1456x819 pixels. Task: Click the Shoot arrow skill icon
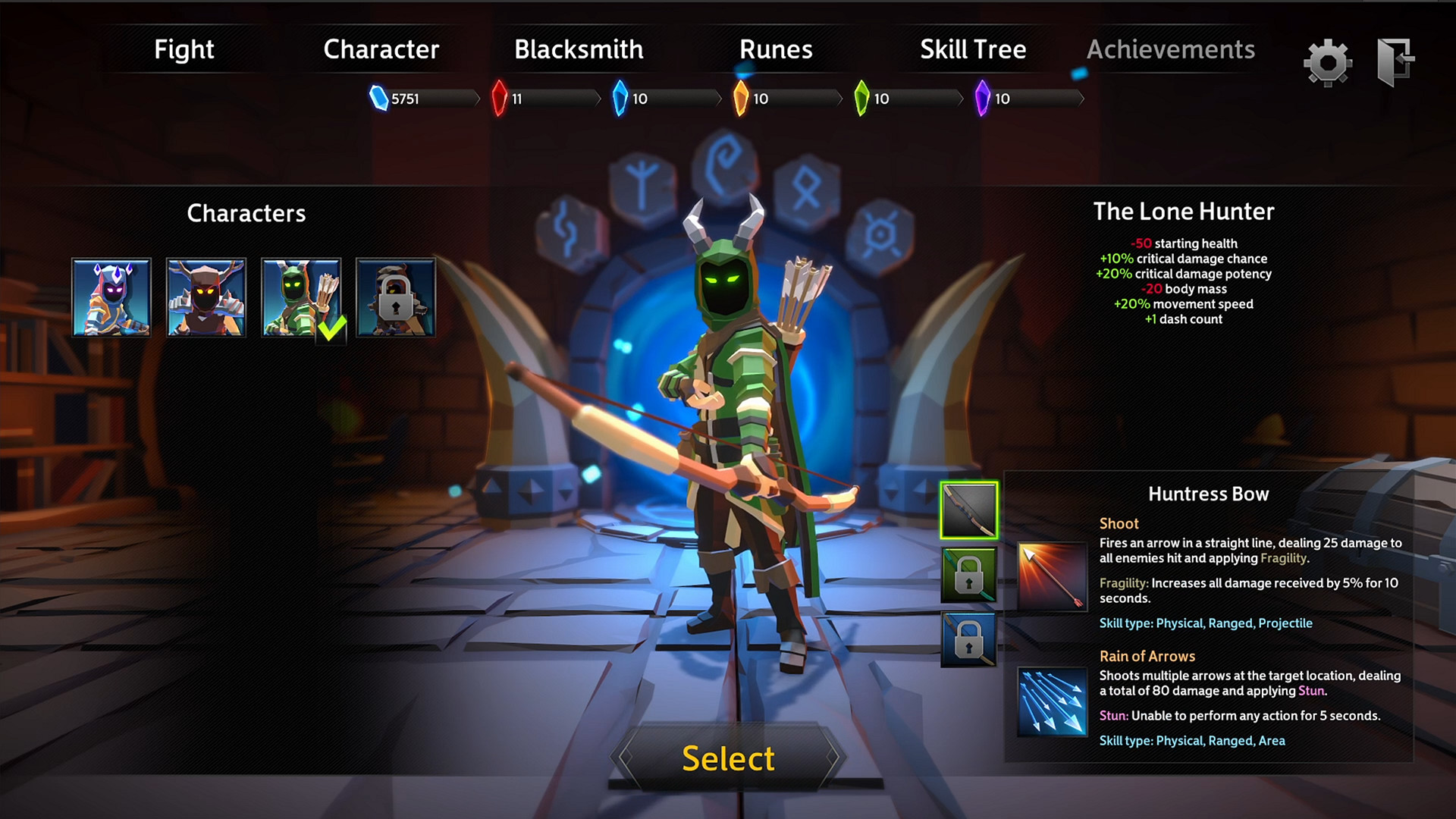pyautogui.click(x=1051, y=576)
